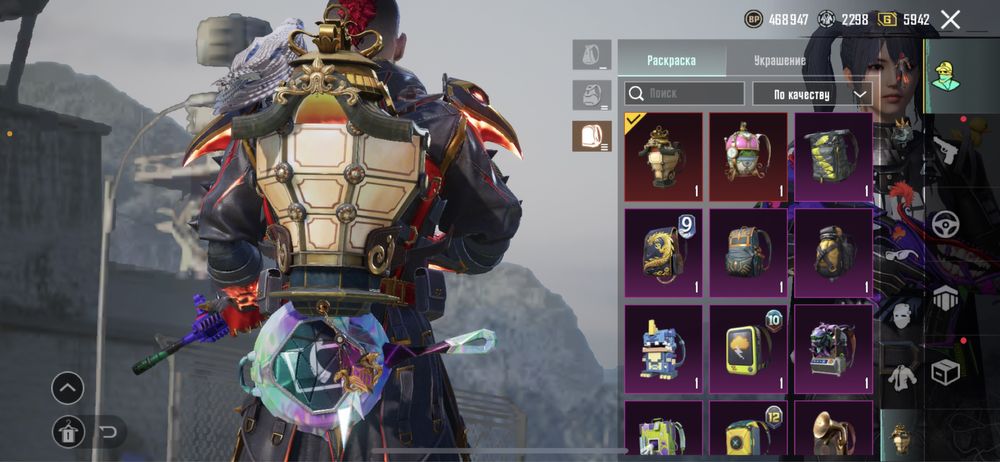Select the highlighted white backpack slot icon
Viewport: 1000px width, 462px height.
(592, 136)
